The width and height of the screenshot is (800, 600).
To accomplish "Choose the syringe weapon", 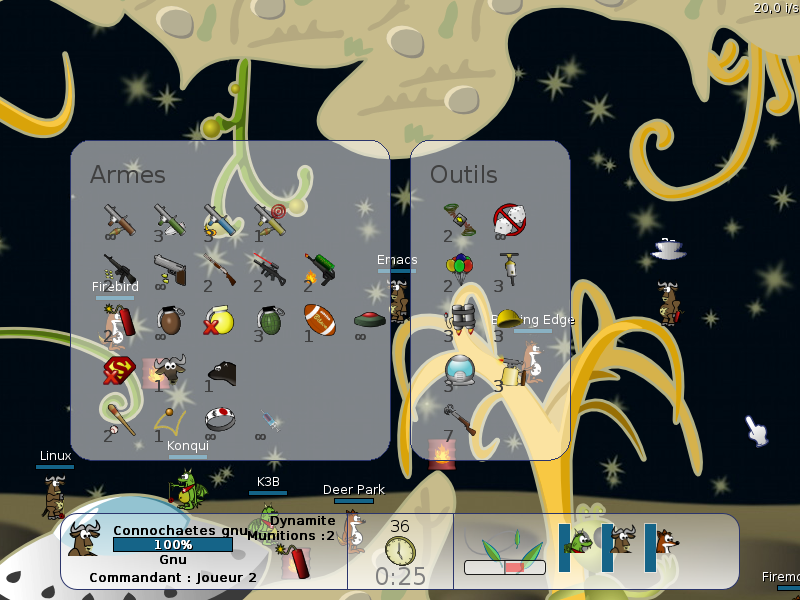I will [x=268, y=420].
